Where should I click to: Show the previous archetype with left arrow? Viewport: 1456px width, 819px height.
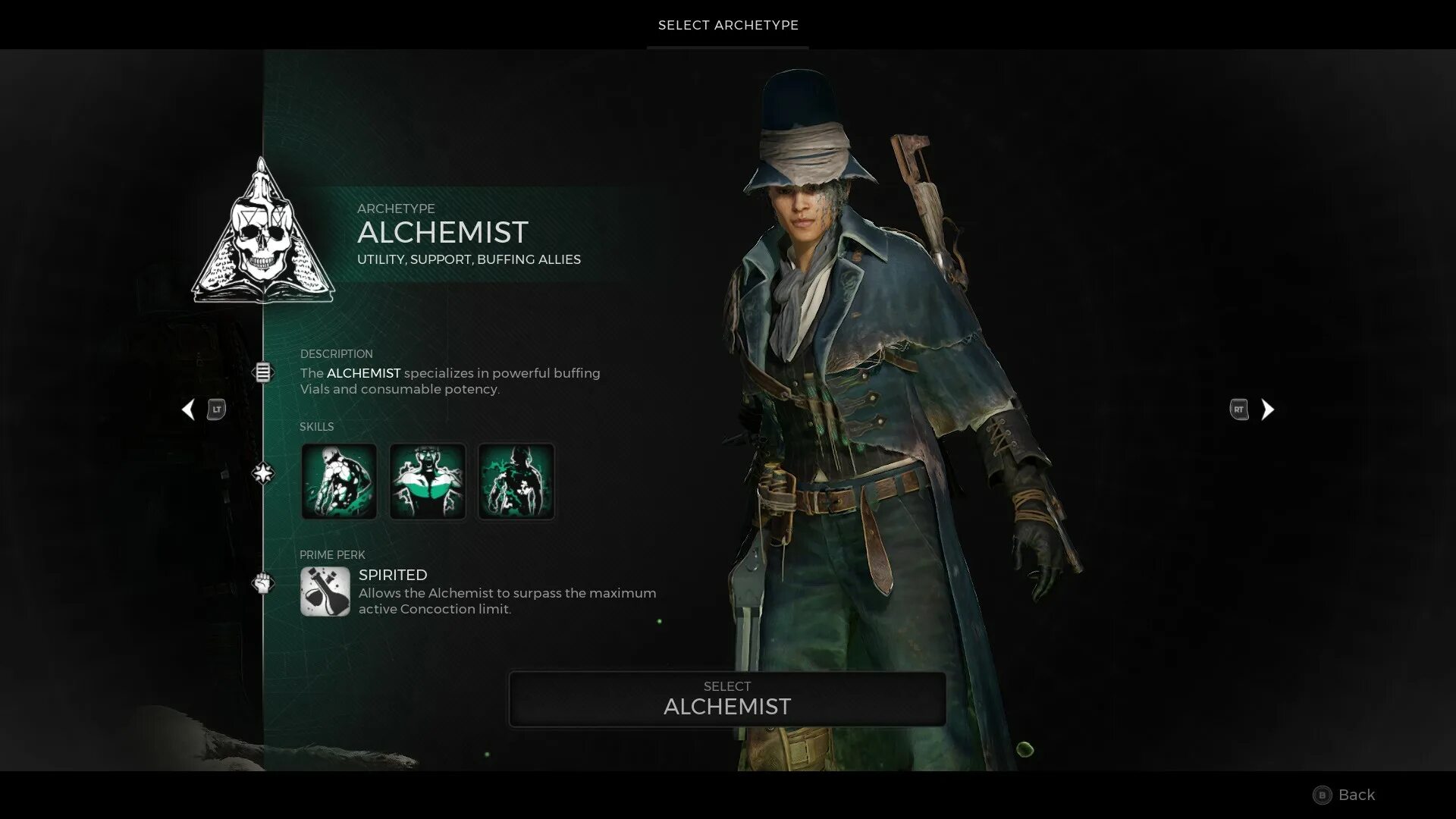[188, 409]
